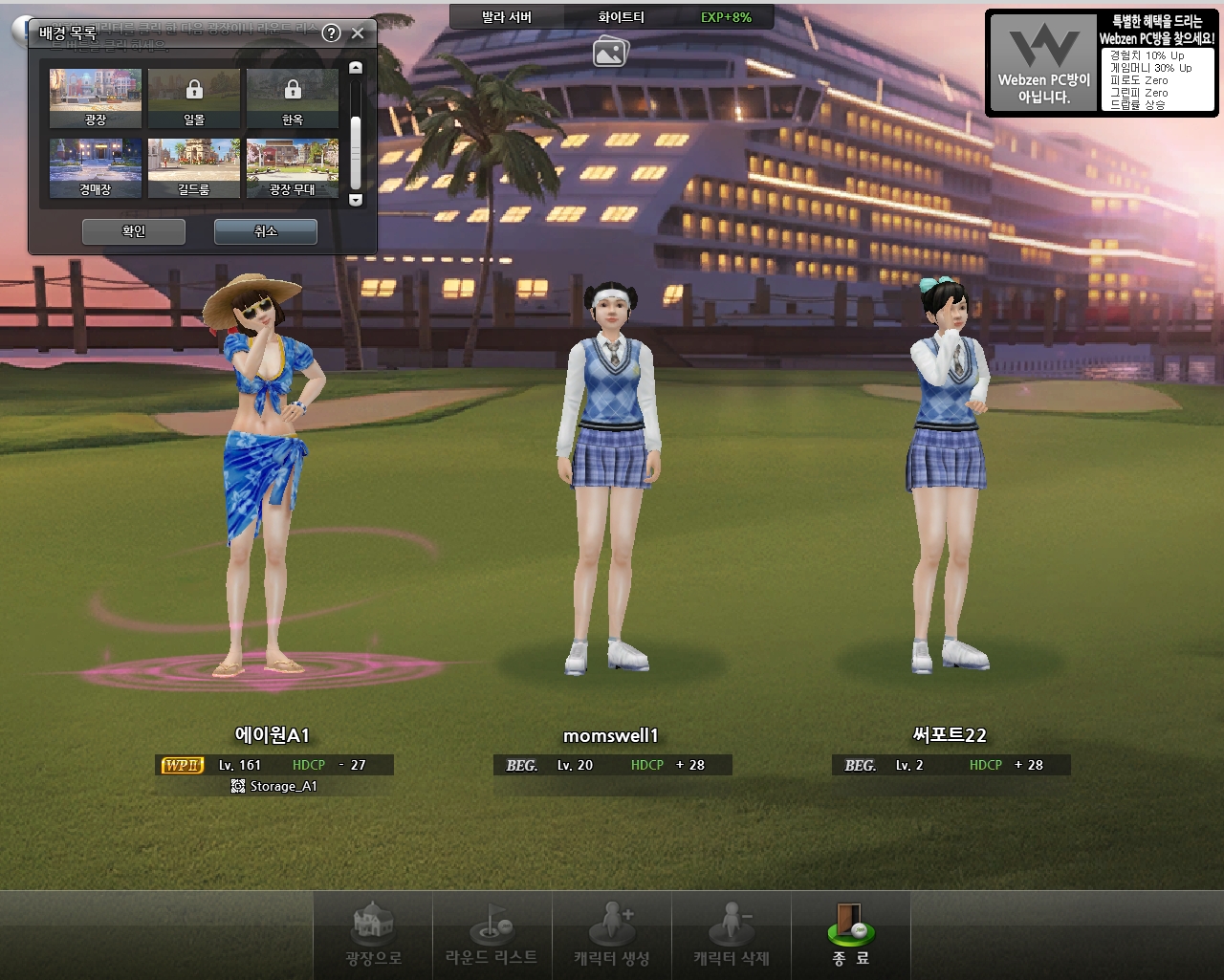Close the 배경 목록 window

click(x=358, y=33)
